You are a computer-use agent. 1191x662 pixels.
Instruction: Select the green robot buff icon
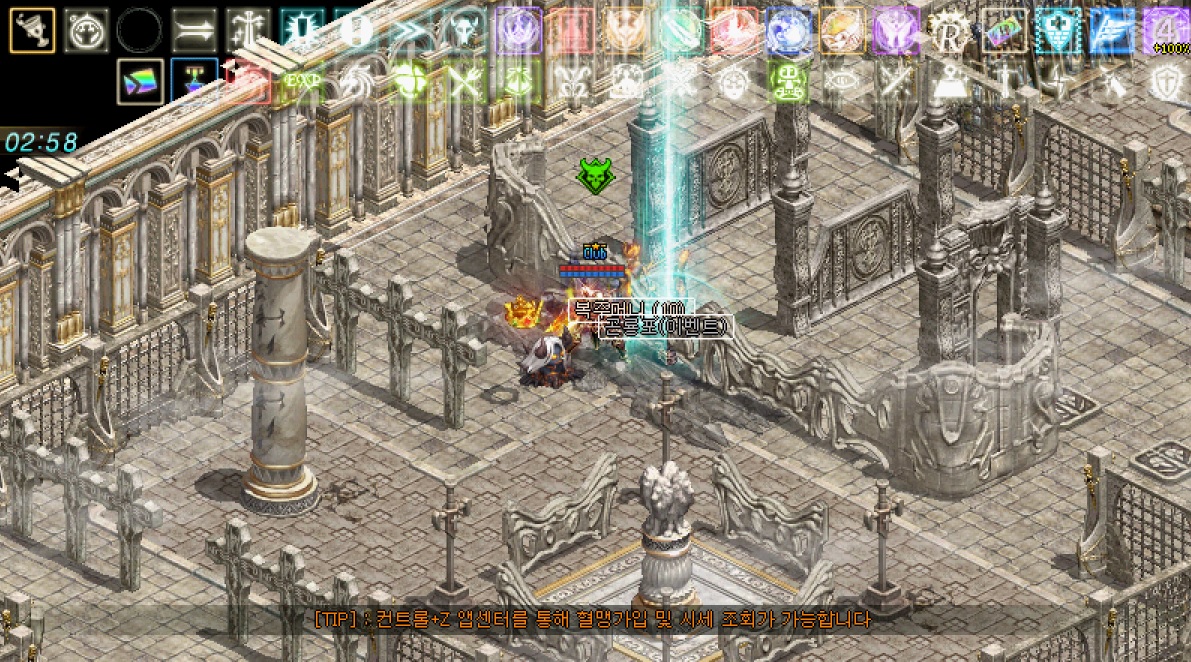coord(788,82)
